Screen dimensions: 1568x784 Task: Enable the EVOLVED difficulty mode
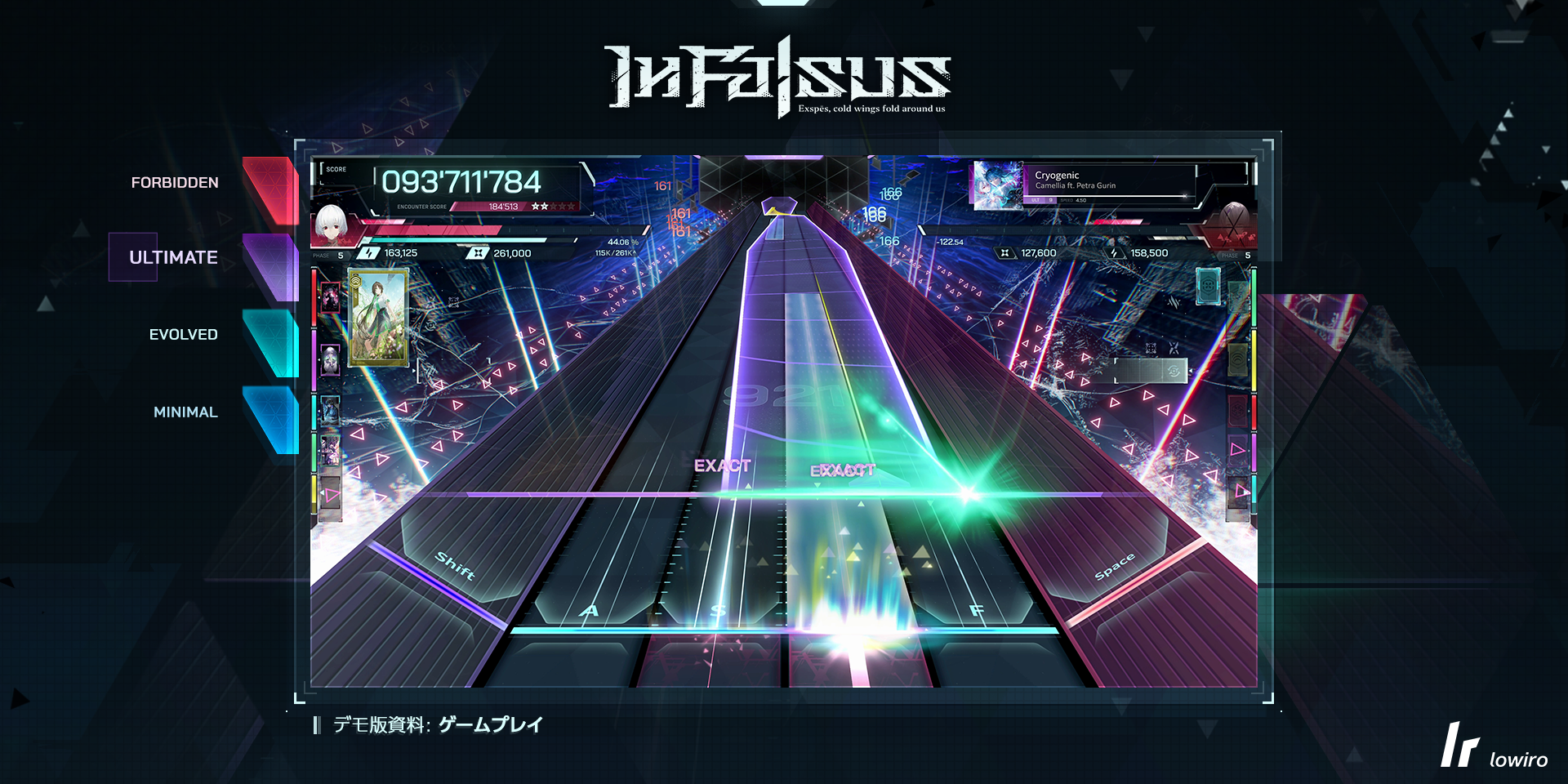(x=183, y=334)
